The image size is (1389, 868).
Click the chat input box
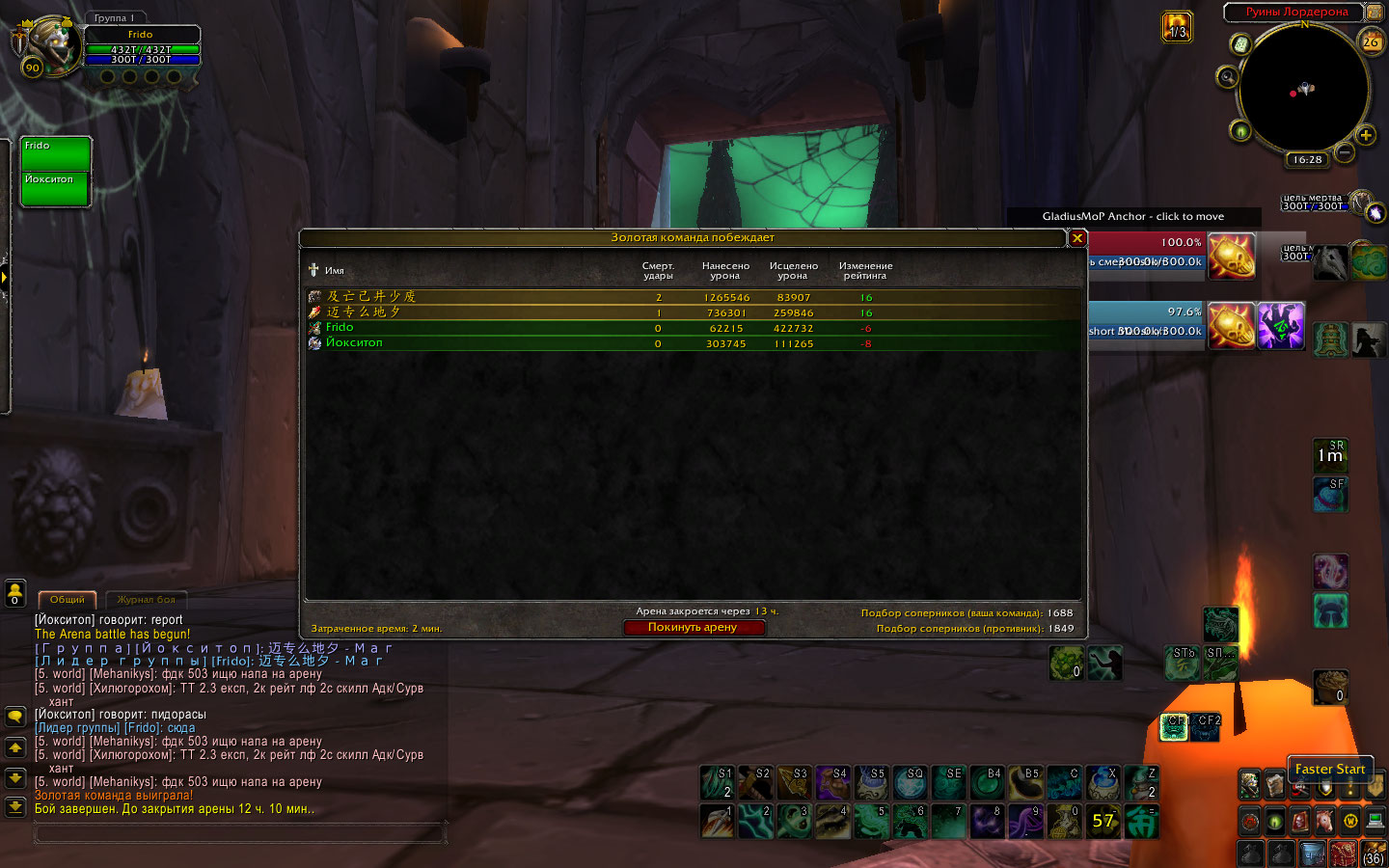pyautogui.click(x=241, y=833)
